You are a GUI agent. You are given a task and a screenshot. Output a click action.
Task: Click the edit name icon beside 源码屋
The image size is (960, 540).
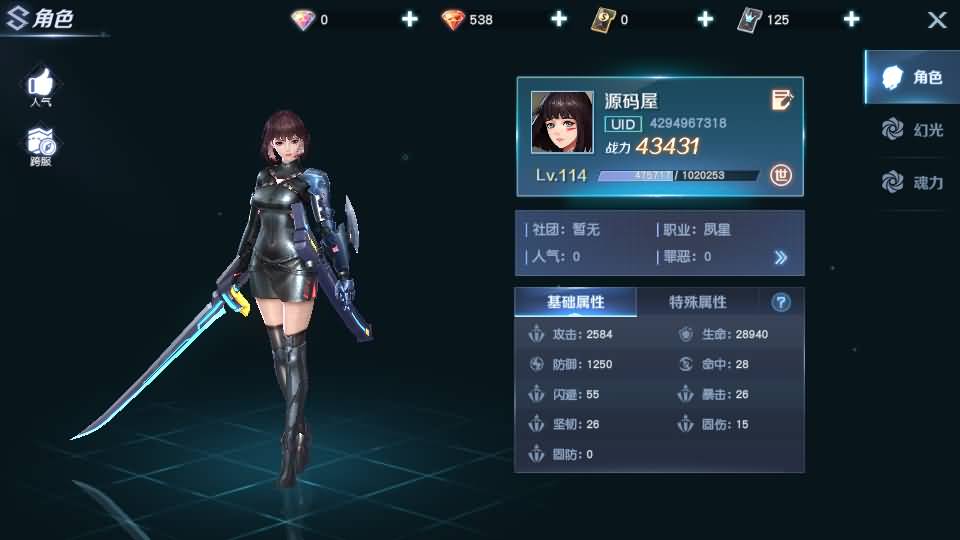[x=781, y=99]
